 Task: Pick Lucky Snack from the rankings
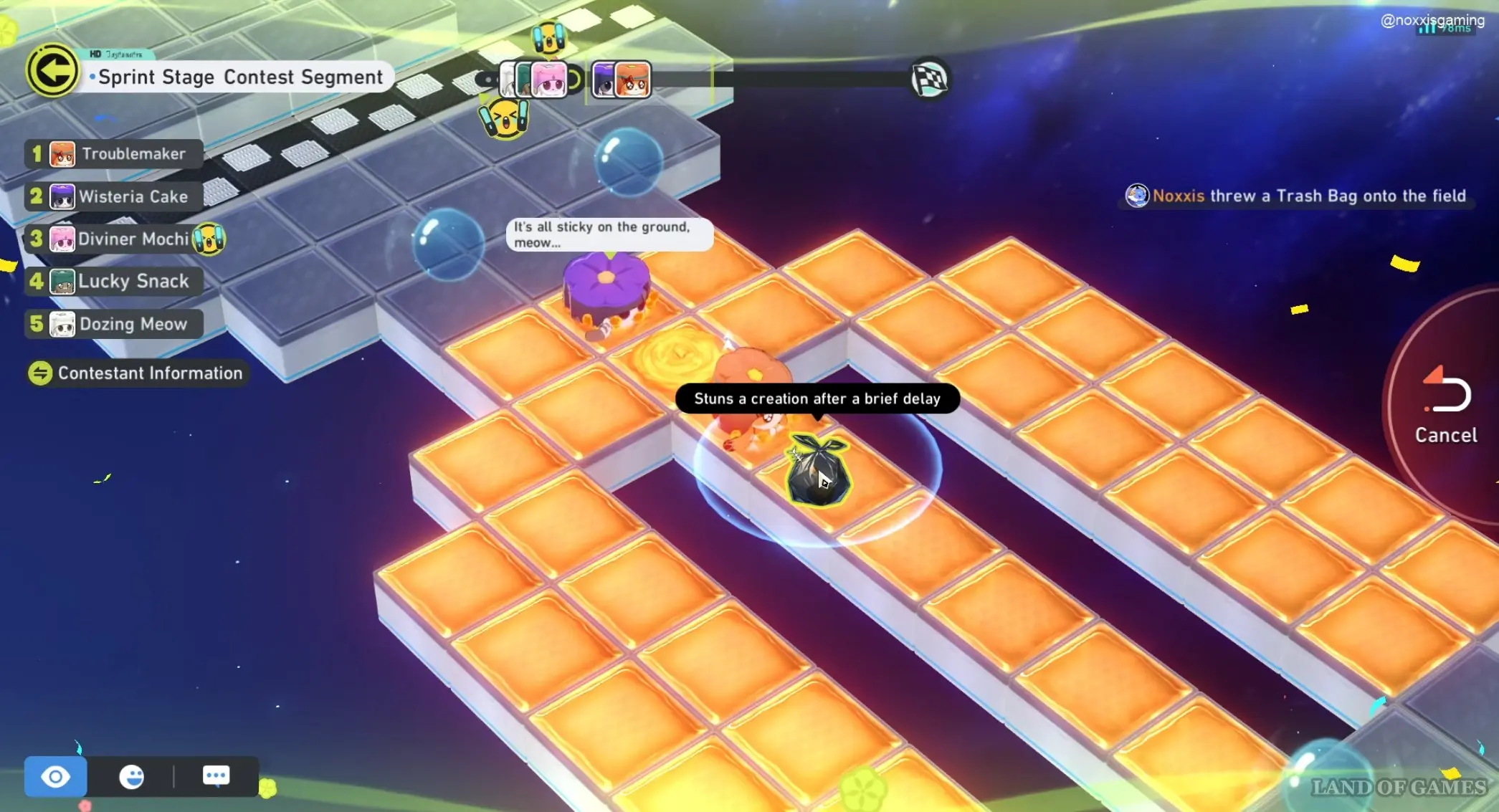(115, 281)
